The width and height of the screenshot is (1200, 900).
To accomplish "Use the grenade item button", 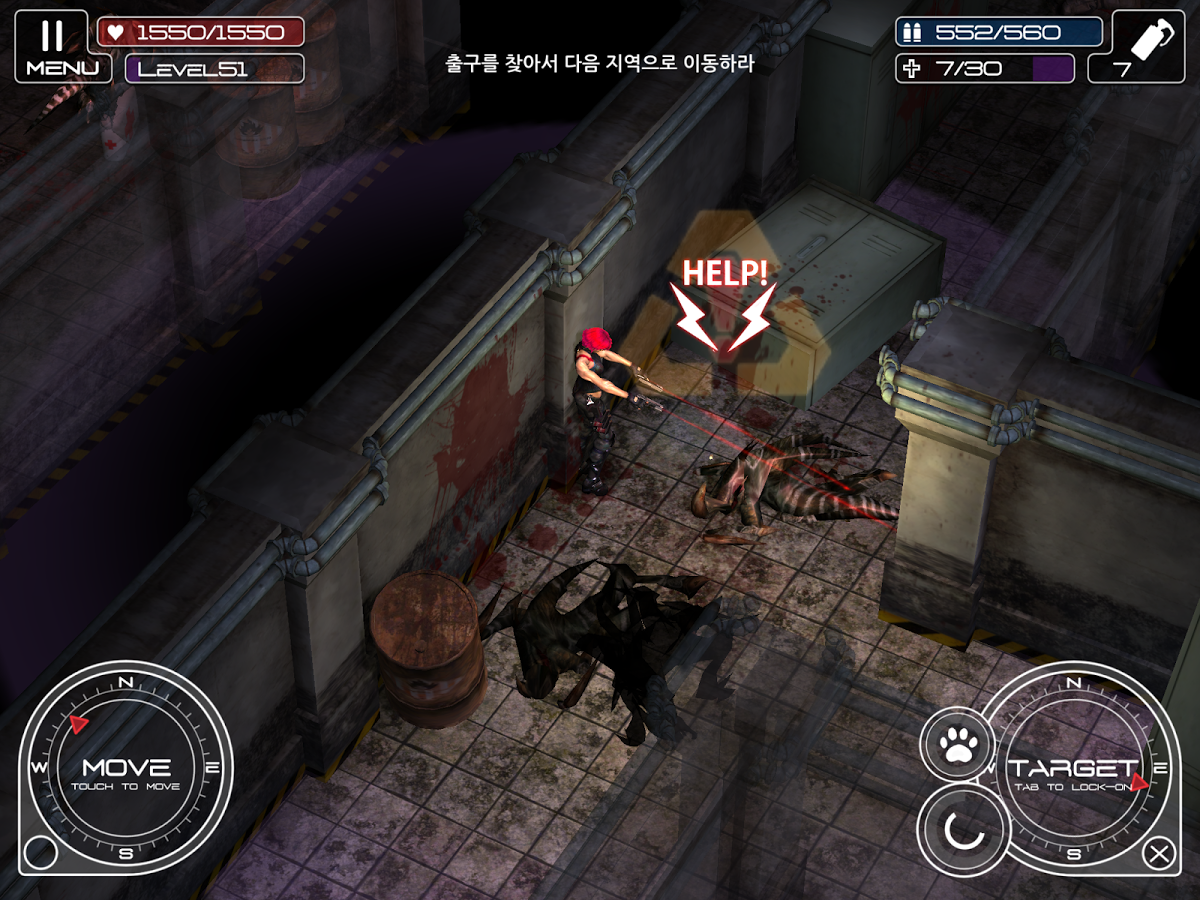I will tap(1148, 46).
